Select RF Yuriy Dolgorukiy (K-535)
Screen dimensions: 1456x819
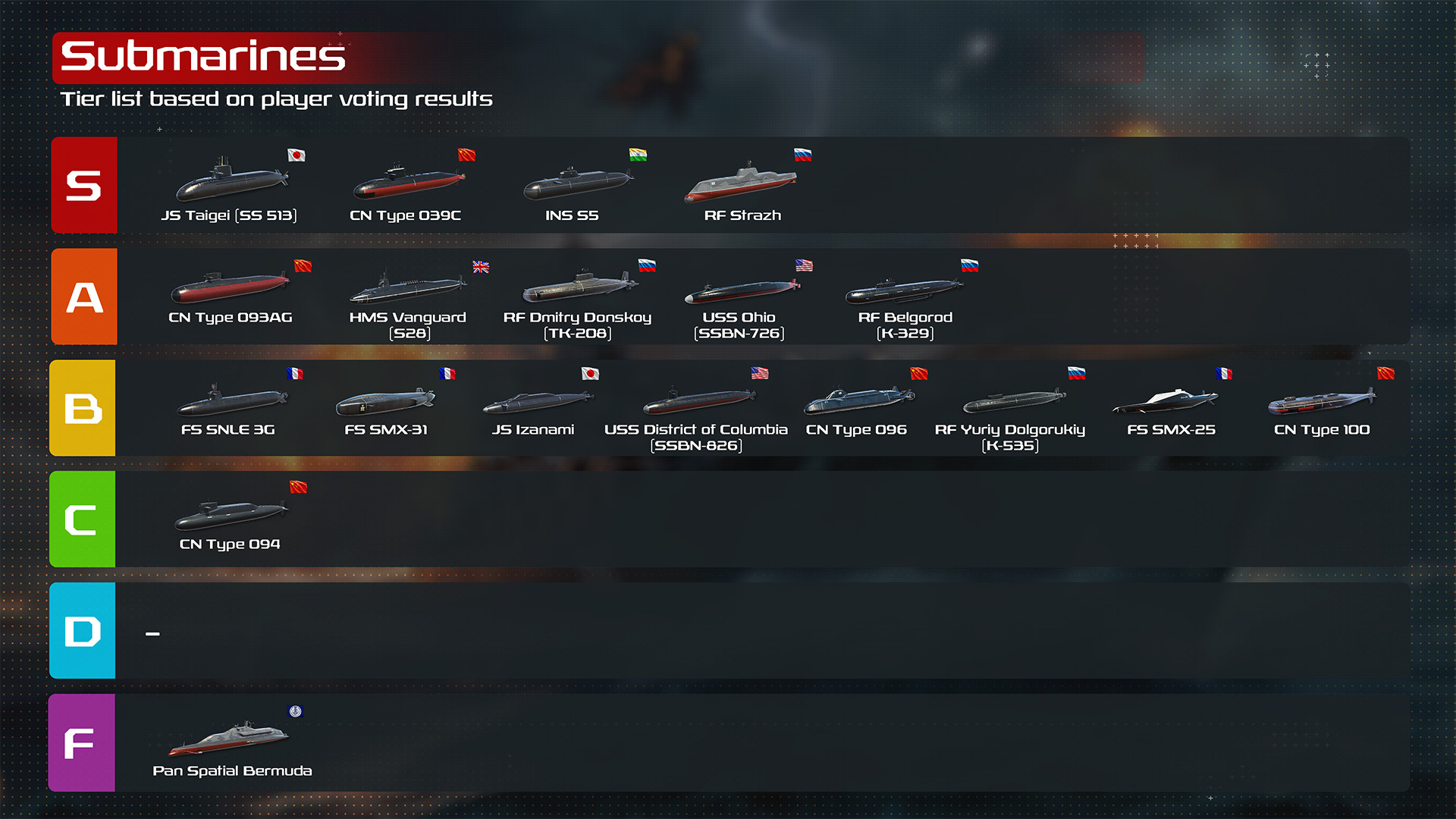1013,401
